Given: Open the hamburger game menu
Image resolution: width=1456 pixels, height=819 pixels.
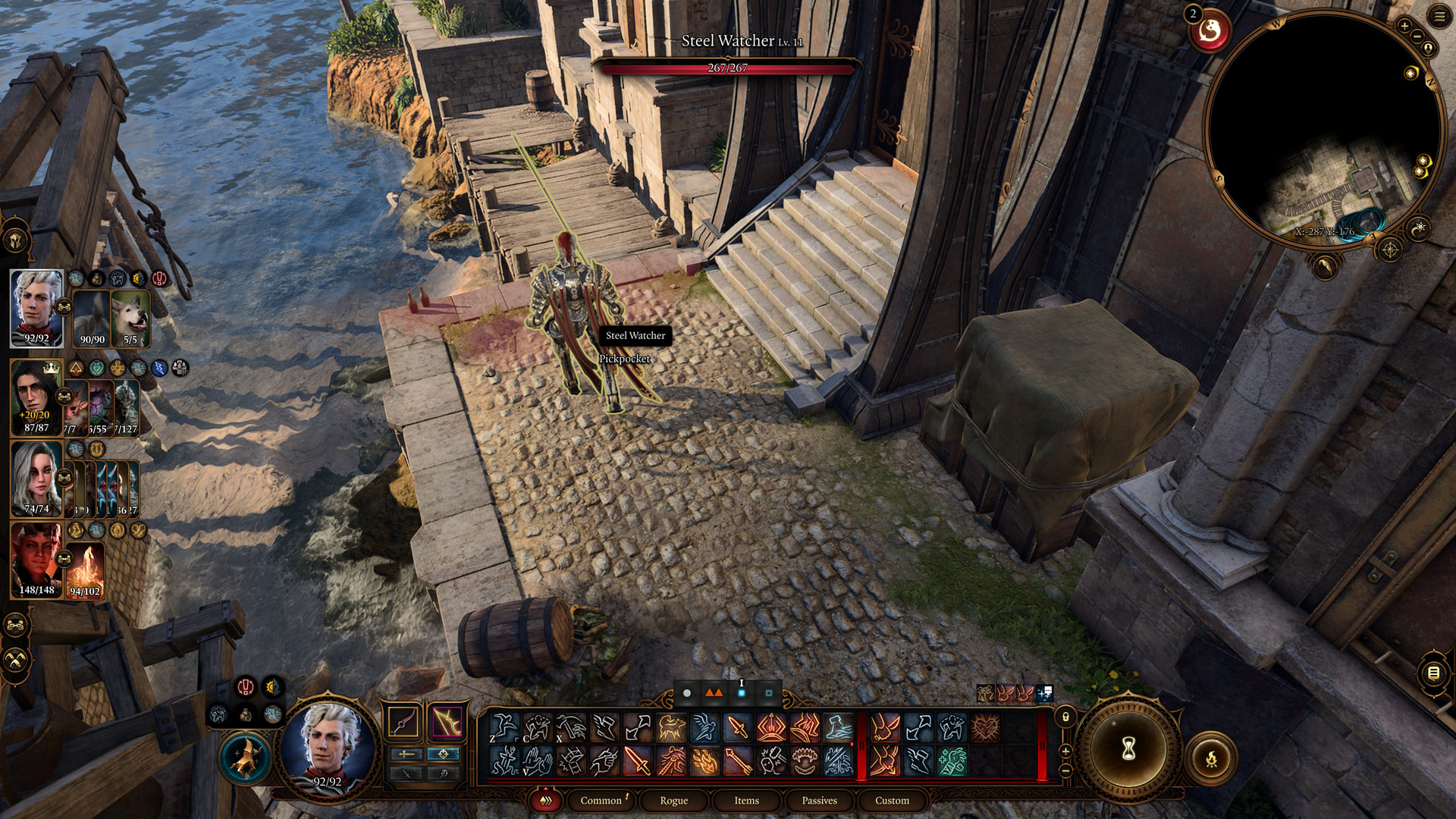Looking at the screenshot, I should [x=1439, y=16].
